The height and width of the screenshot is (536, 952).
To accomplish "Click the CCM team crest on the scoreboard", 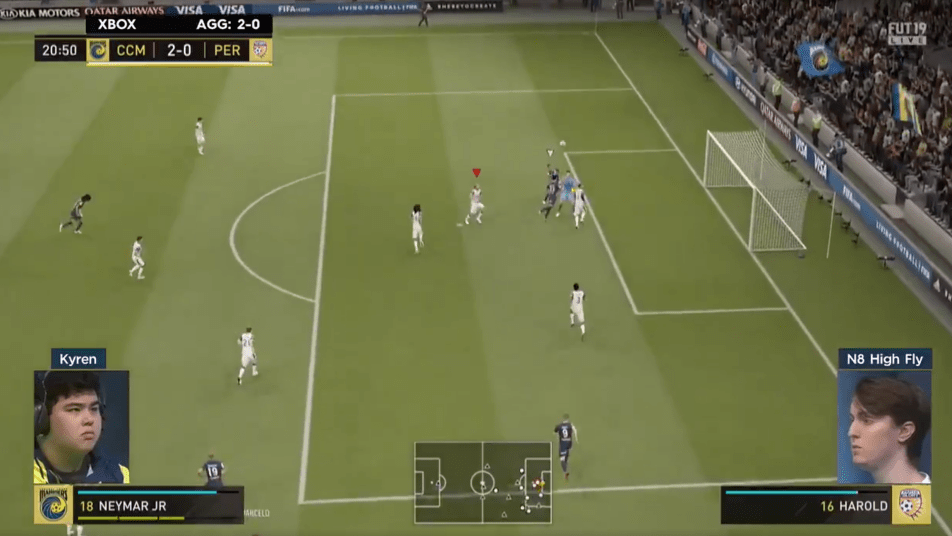I will (98, 50).
